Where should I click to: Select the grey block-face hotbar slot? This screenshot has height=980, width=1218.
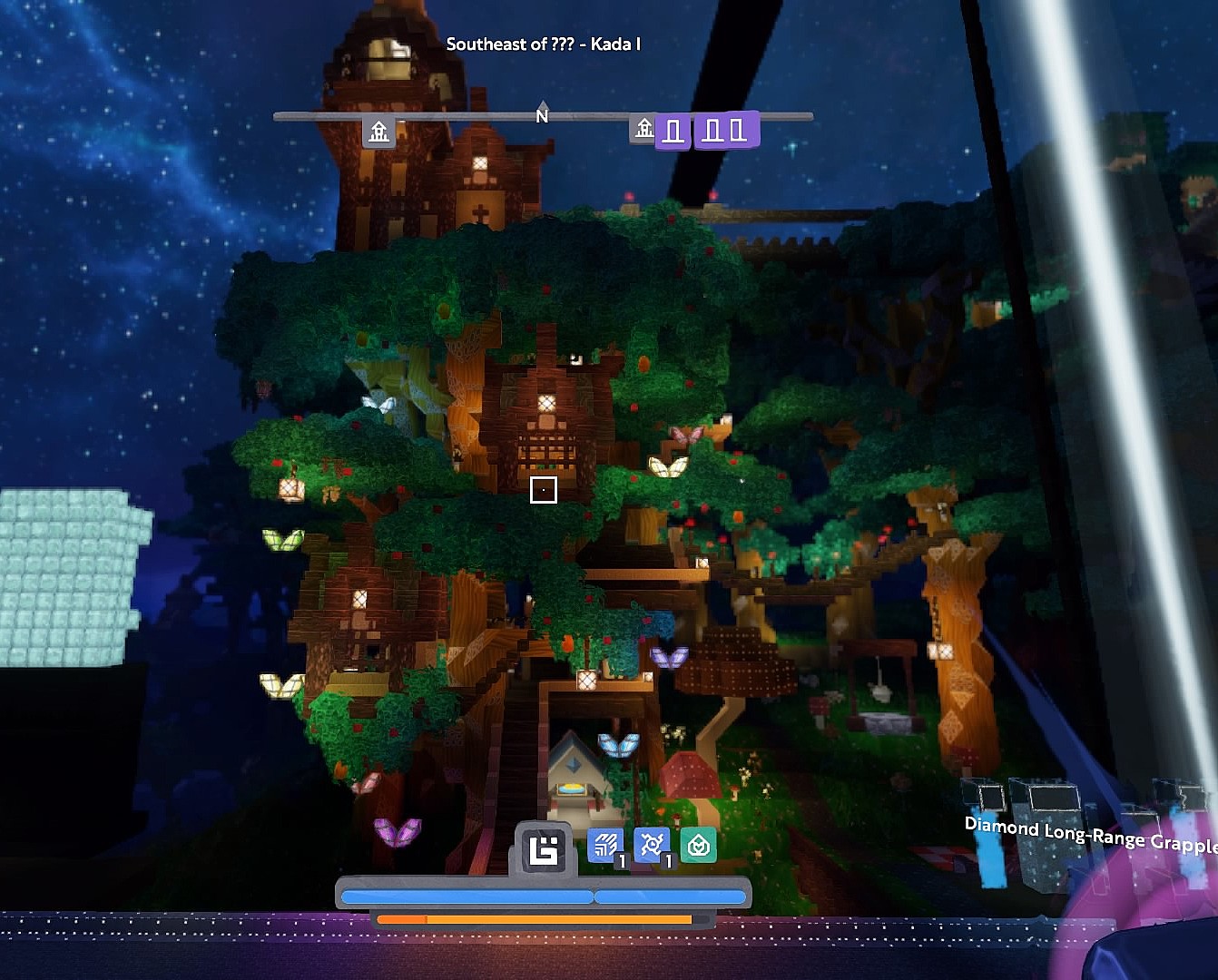544,850
